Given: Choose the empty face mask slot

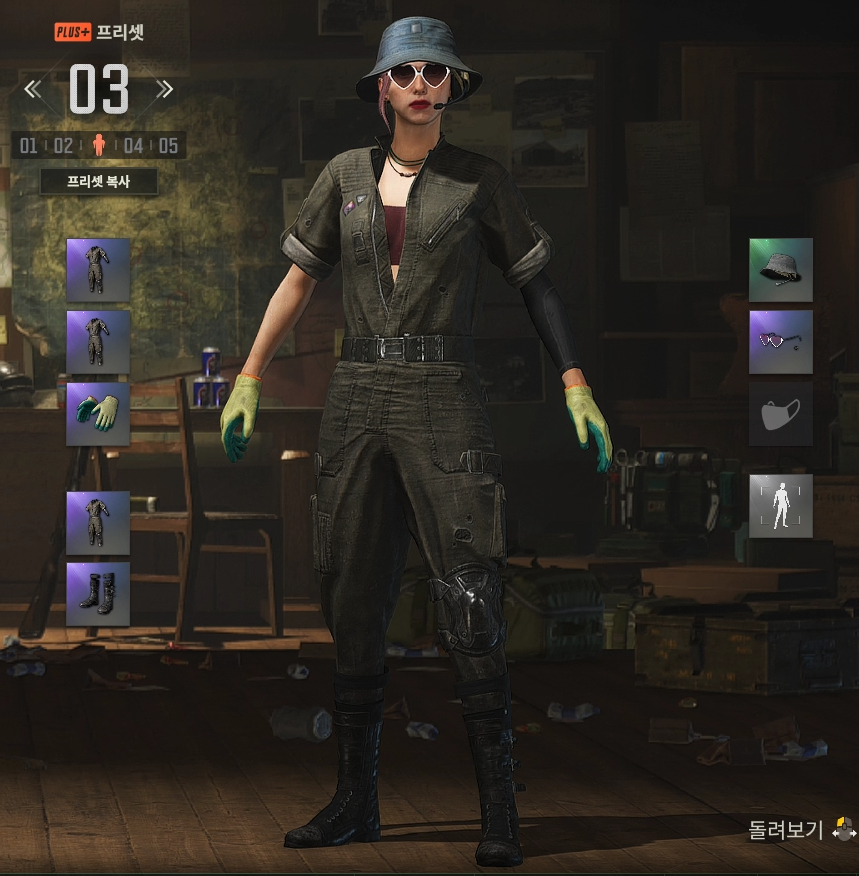Looking at the screenshot, I should point(781,414).
